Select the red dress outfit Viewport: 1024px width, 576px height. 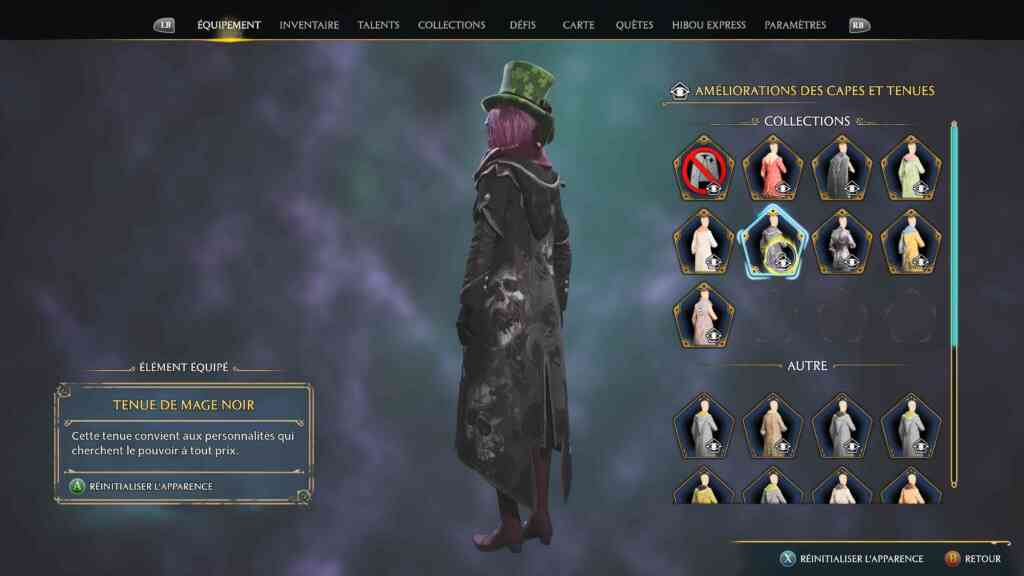(x=773, y=168)
